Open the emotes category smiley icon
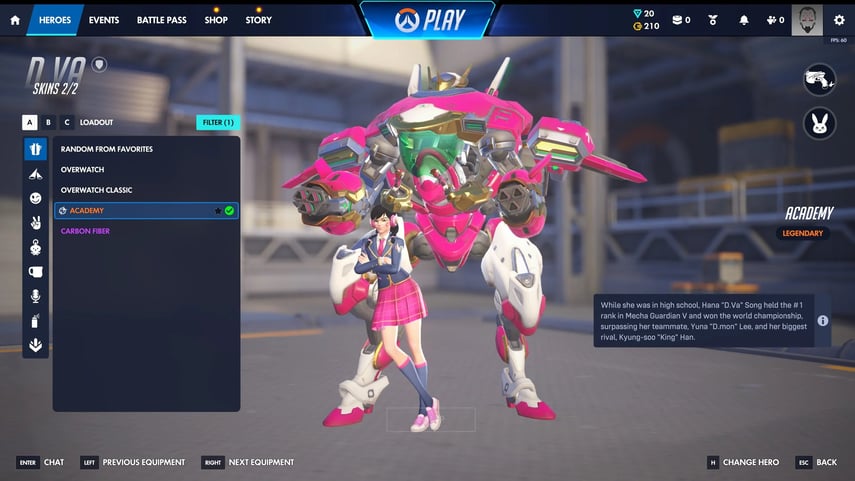 click(x=36, y=199)
